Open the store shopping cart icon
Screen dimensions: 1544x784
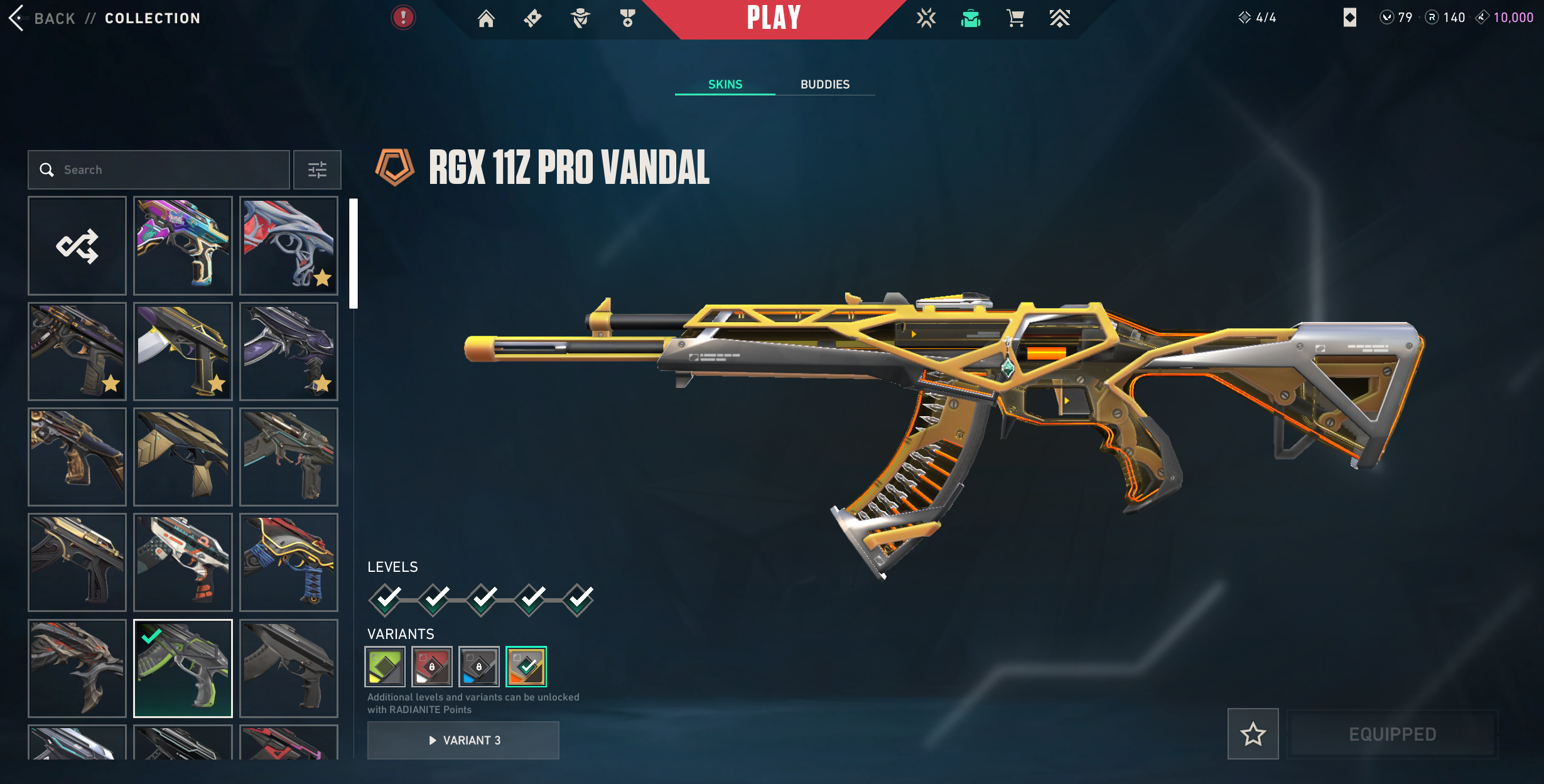click(x=1015, y=19)
